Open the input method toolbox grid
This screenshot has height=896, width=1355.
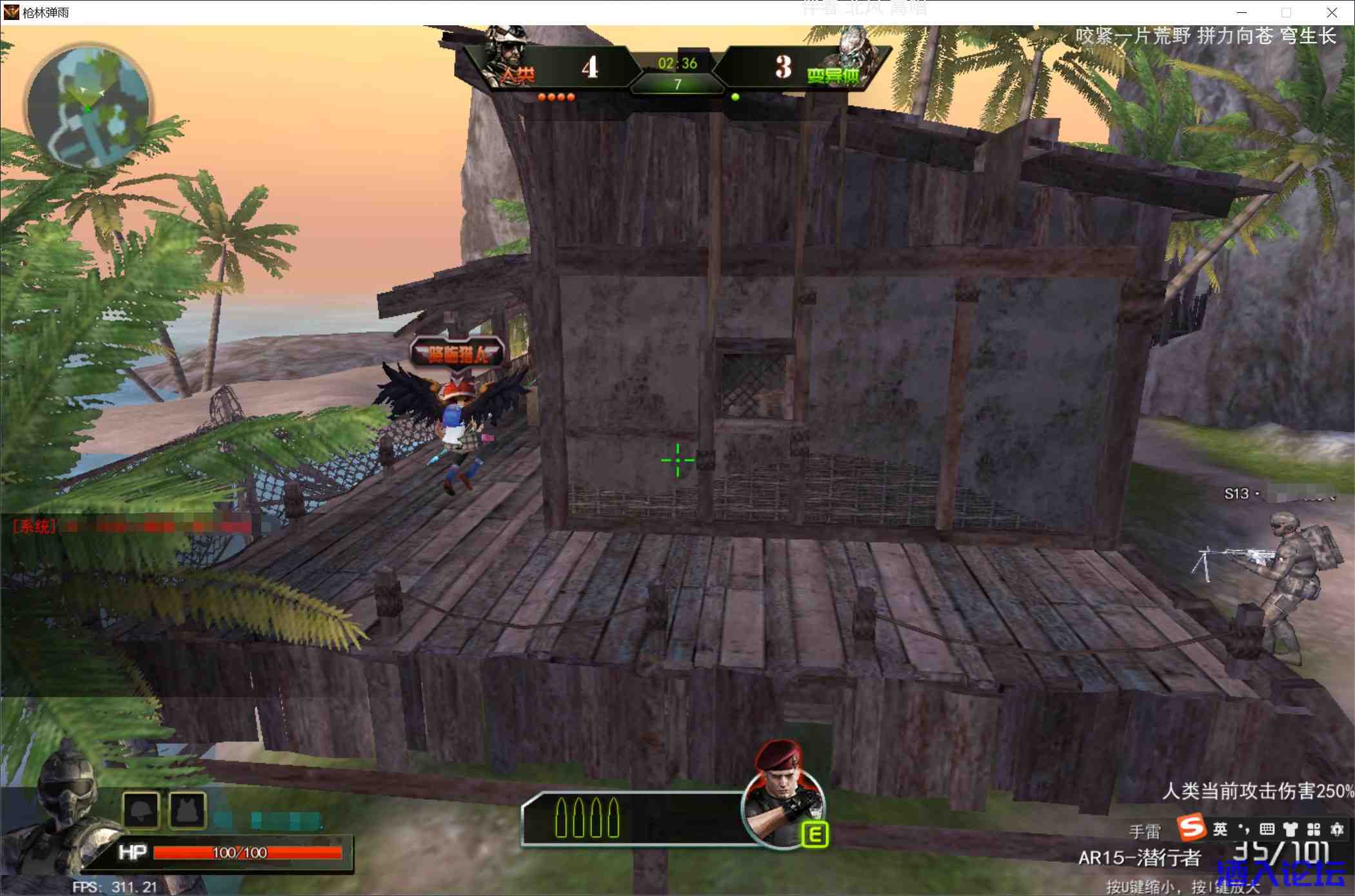click(x=1313, y=829)
